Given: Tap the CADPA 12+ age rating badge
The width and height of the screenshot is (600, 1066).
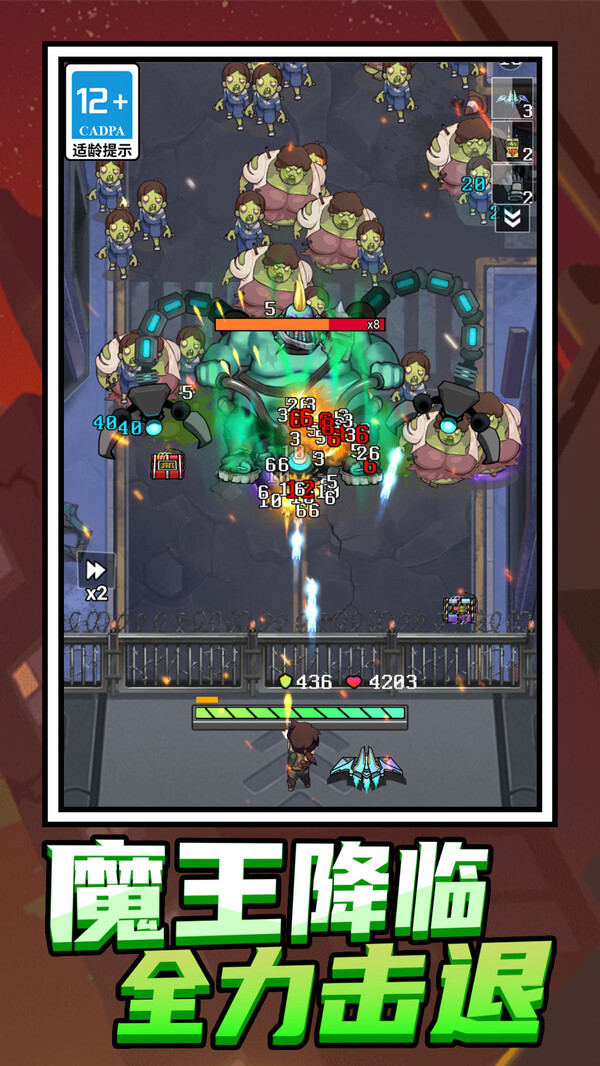Looking at the screenshot, I should [x=102, y=112].
